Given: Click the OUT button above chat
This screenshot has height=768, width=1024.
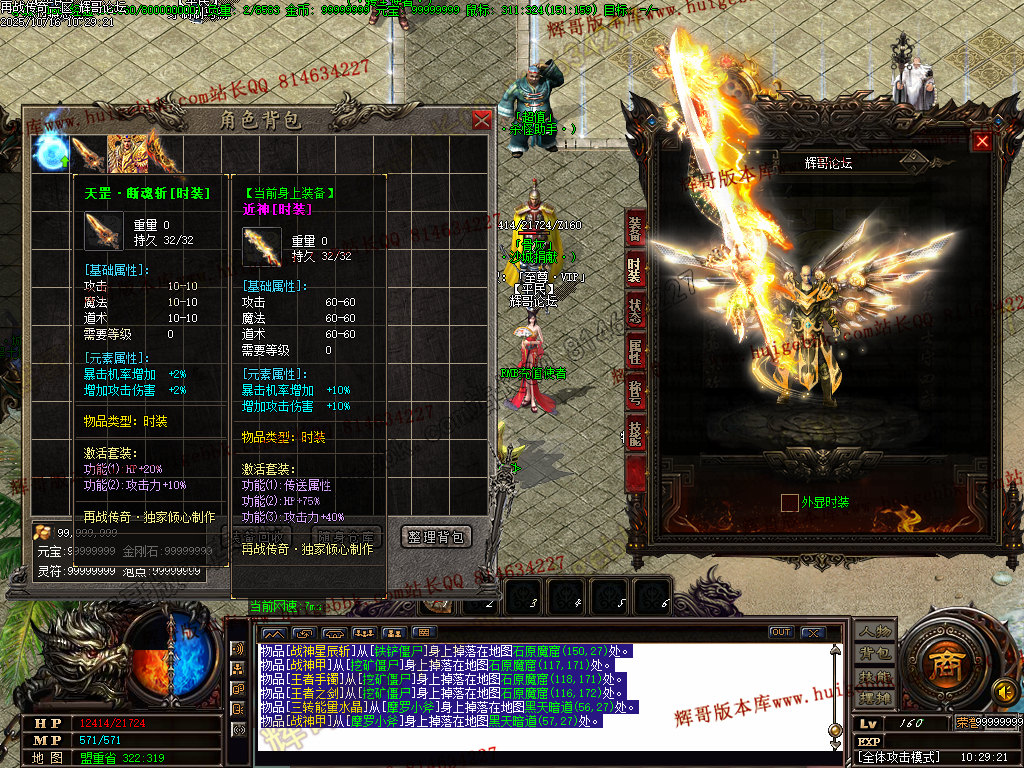Looking at the screenshot, I should click(781, 632).
